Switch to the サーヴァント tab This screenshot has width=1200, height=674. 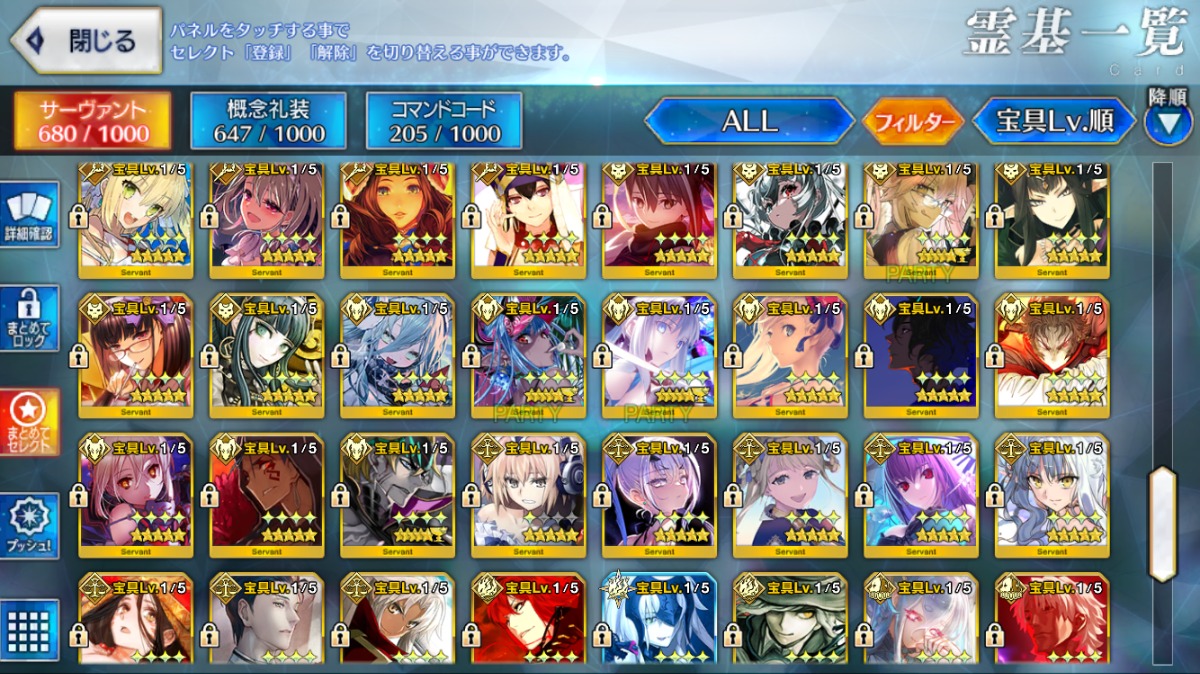coord(92,121)
